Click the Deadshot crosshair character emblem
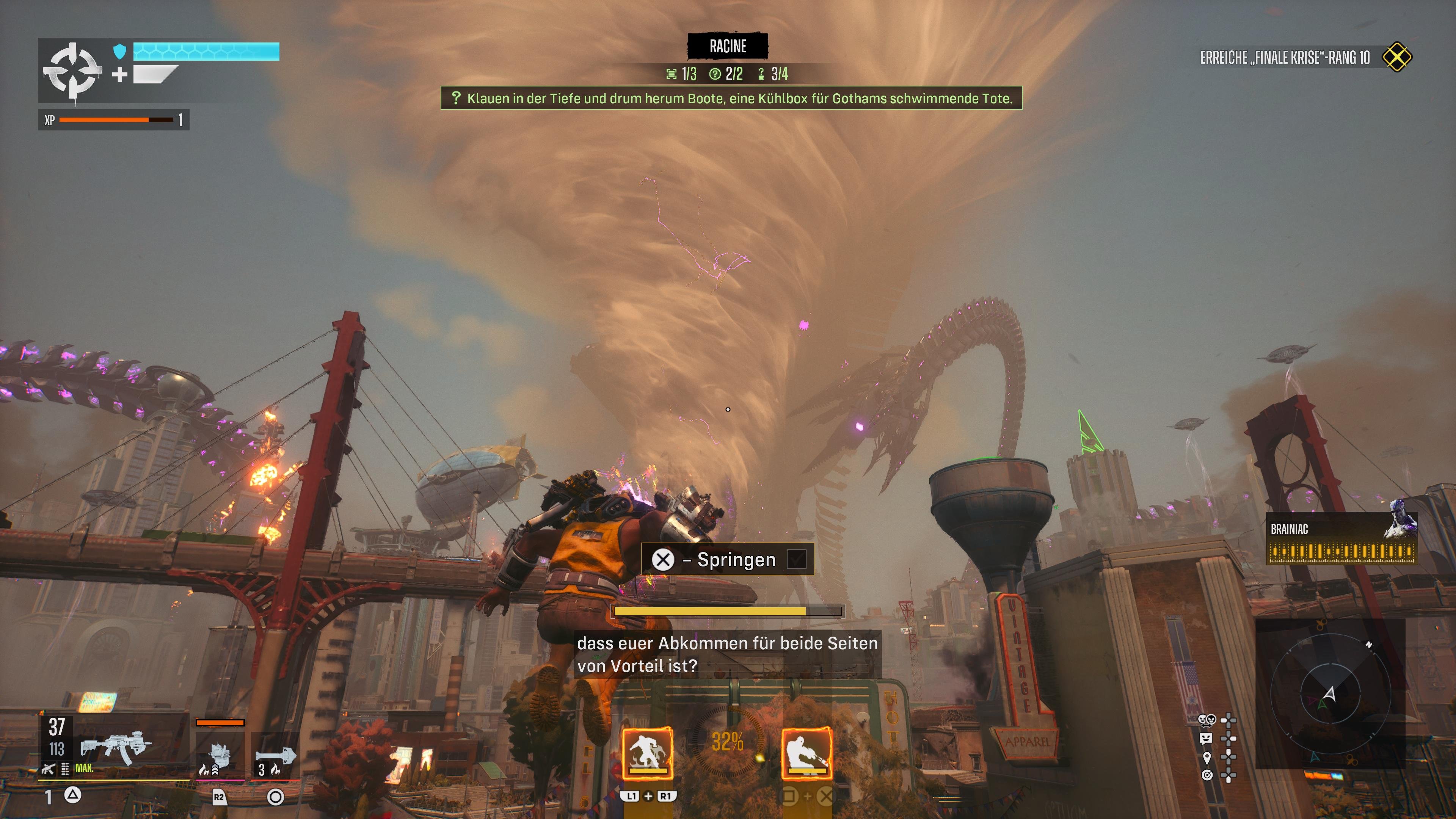Screen dimensions: 1456x819 72,72
